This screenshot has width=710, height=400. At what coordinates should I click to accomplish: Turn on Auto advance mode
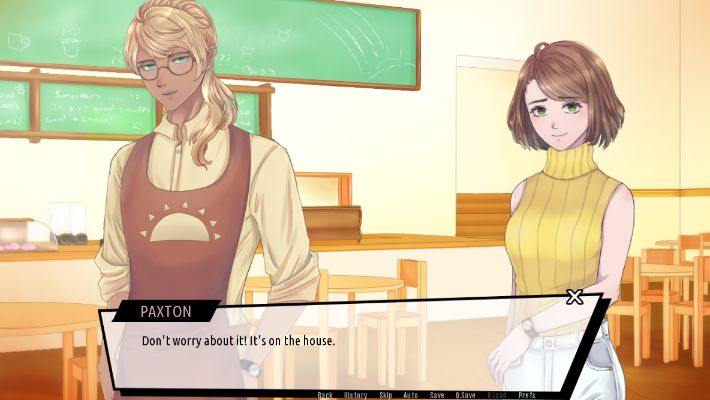tap(410, 395)
